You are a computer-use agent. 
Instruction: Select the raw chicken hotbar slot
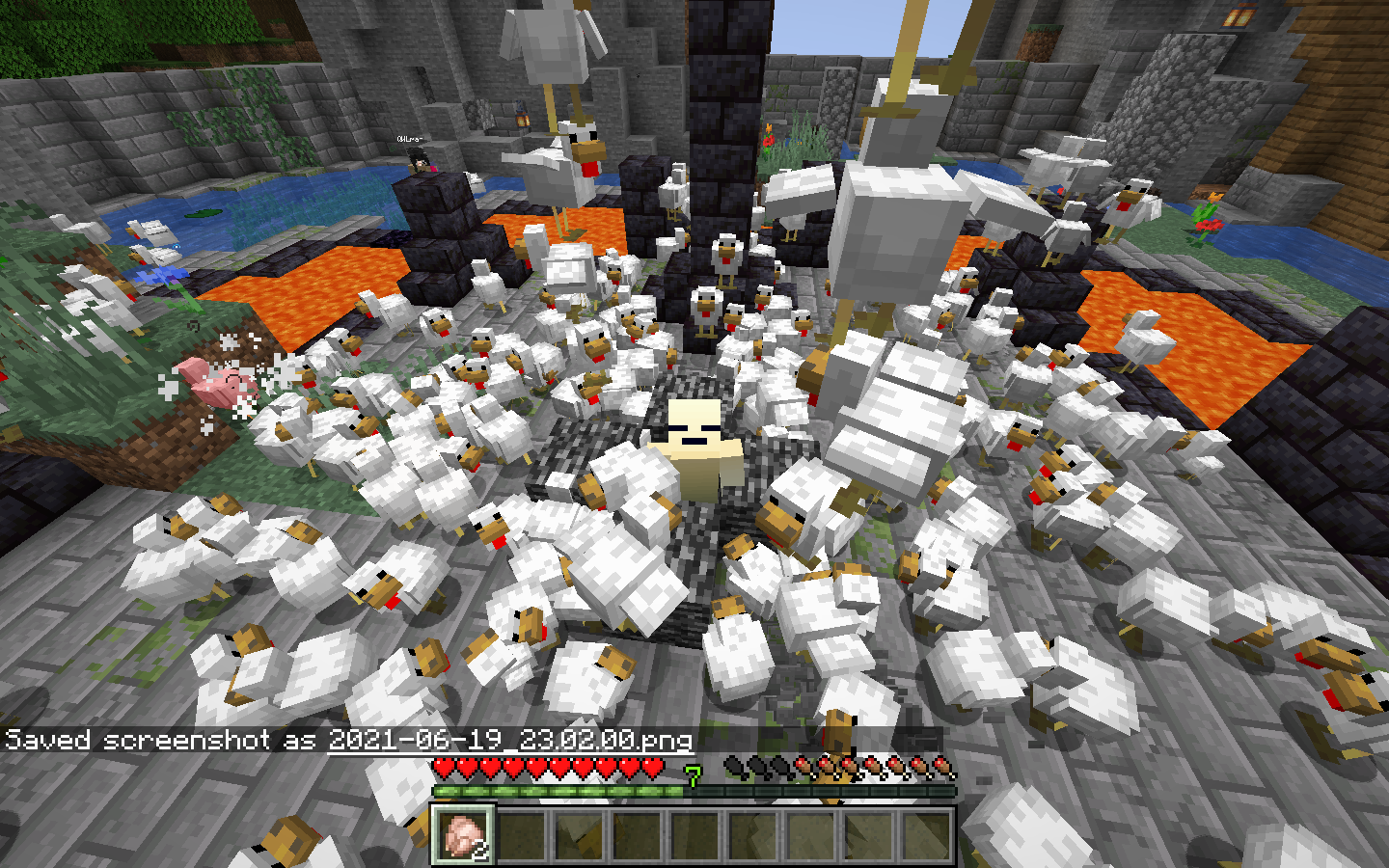[x=464, y=833]
